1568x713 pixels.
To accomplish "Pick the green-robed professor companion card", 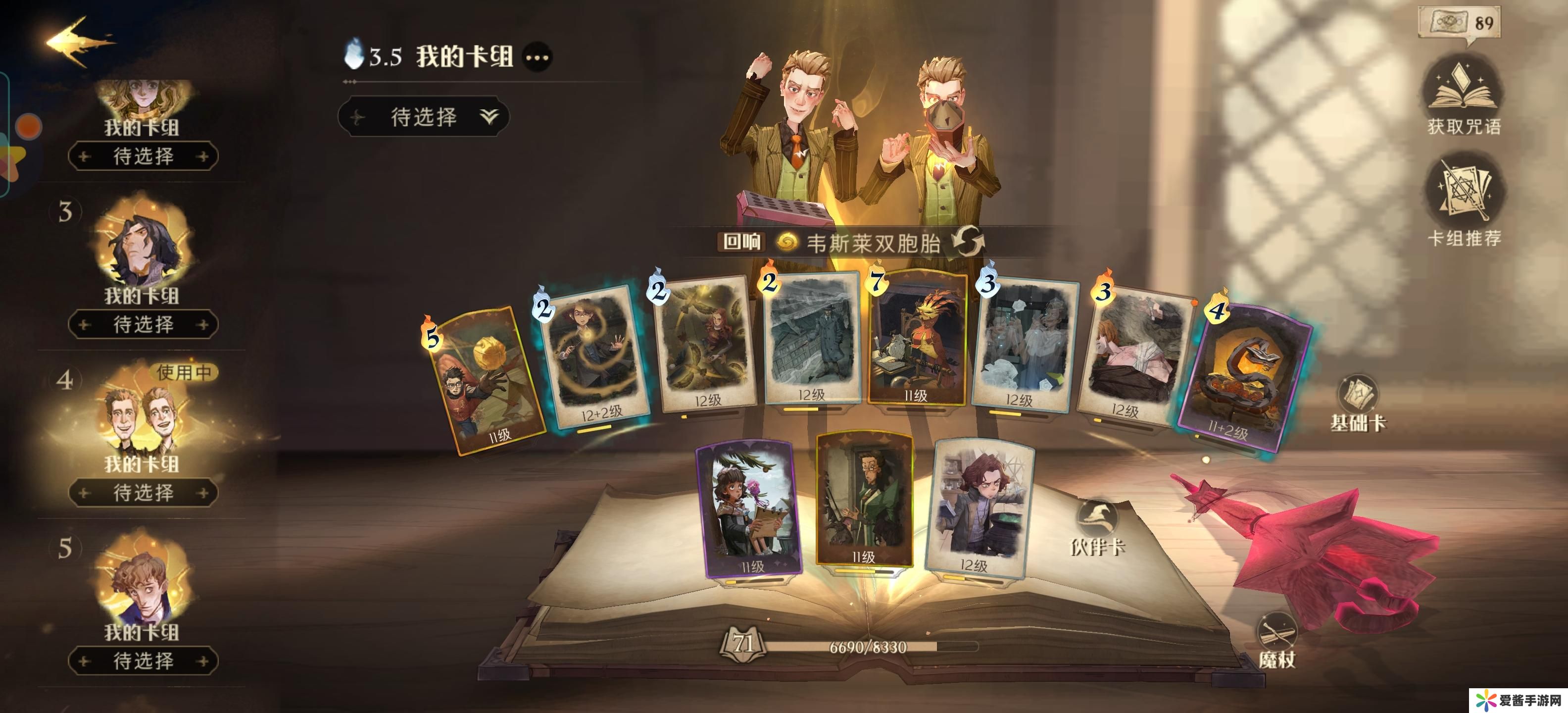I will 864,499.
